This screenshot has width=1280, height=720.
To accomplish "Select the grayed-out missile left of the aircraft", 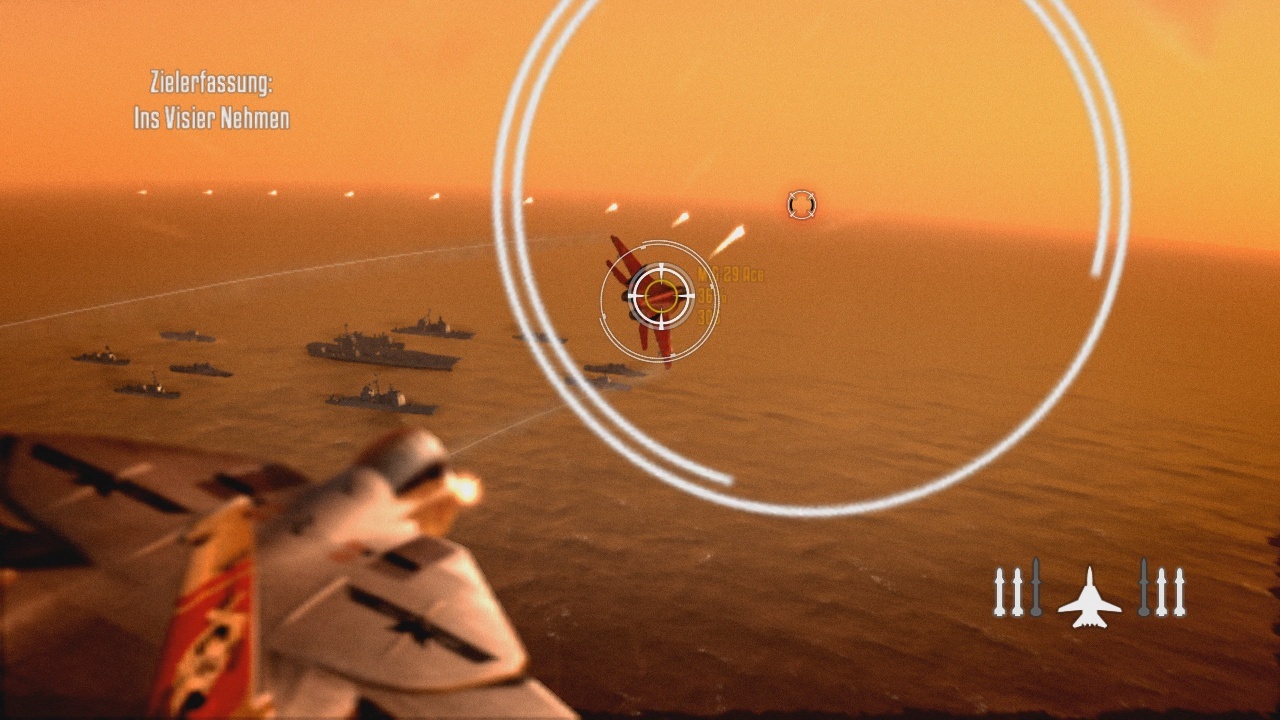I will [x=1036, y=590].
